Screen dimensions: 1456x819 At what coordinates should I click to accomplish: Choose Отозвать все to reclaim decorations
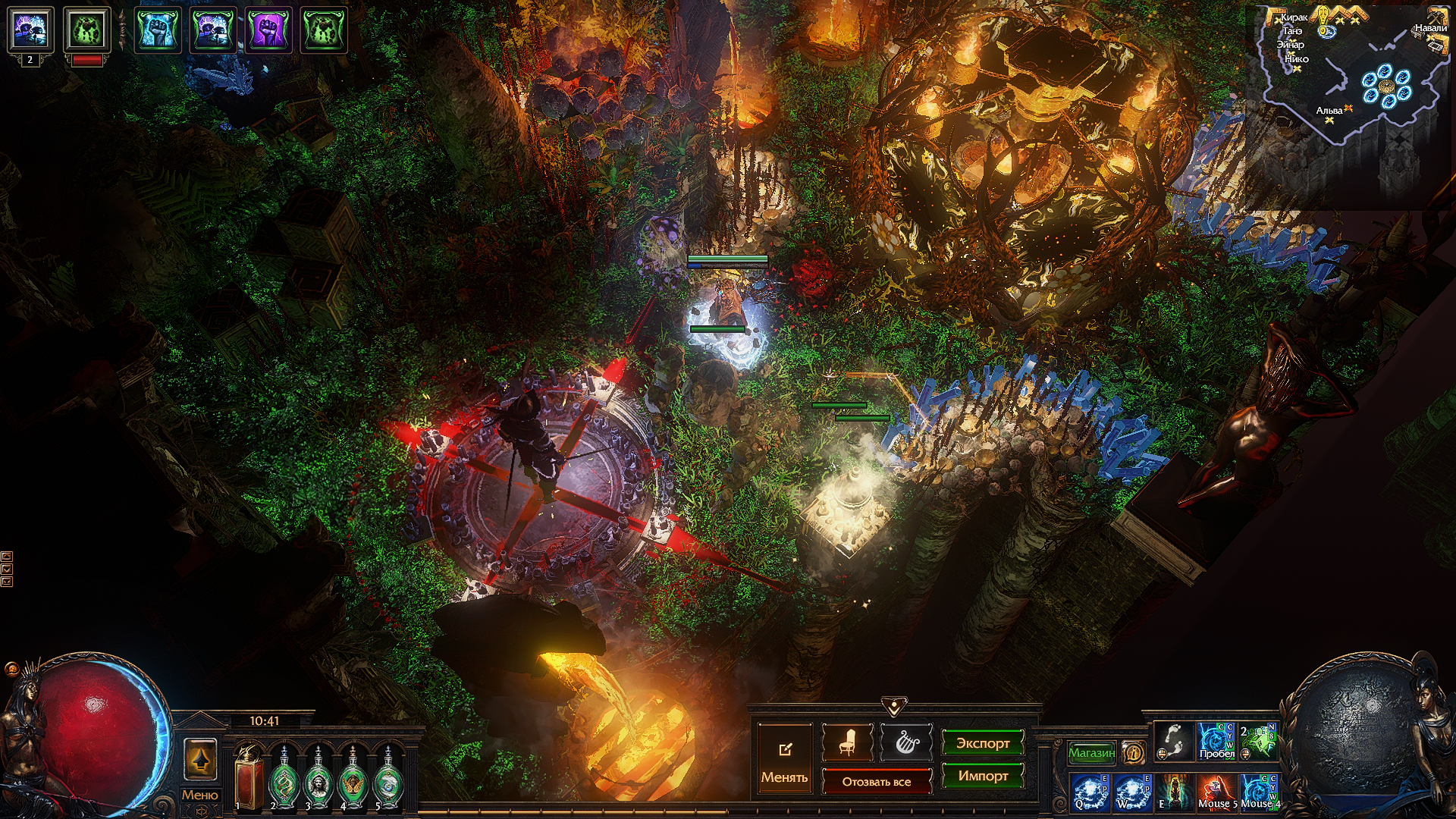[x=876, y=782]
